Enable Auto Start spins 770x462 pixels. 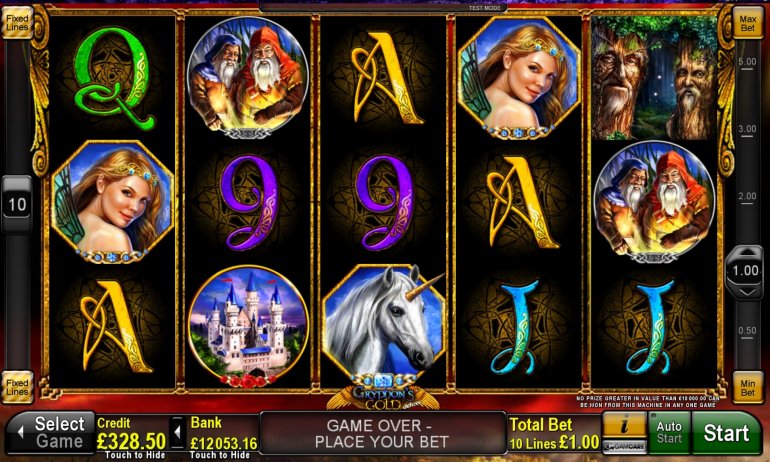tap(667, 433)
